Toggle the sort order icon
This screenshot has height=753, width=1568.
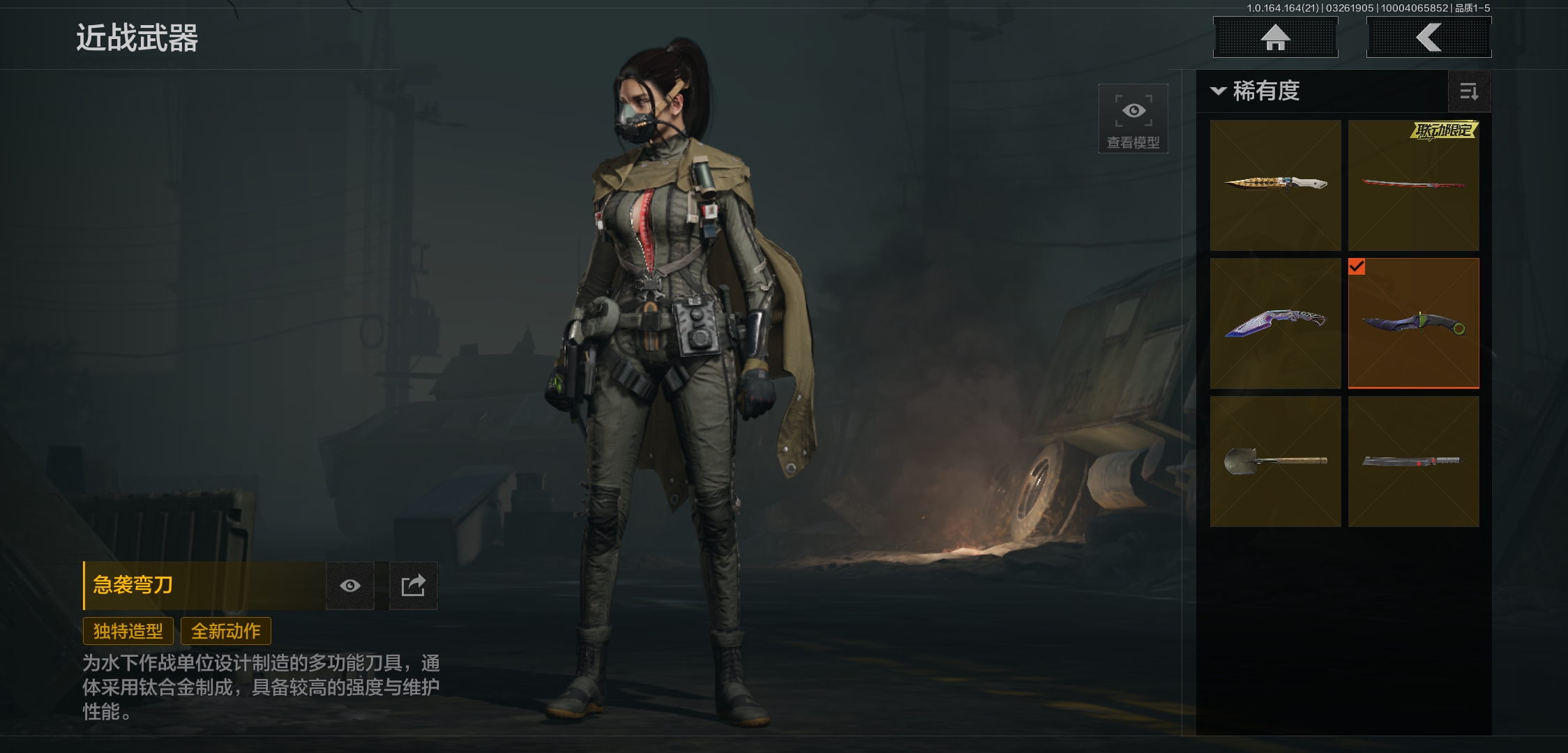click(x=1469, y=91)
